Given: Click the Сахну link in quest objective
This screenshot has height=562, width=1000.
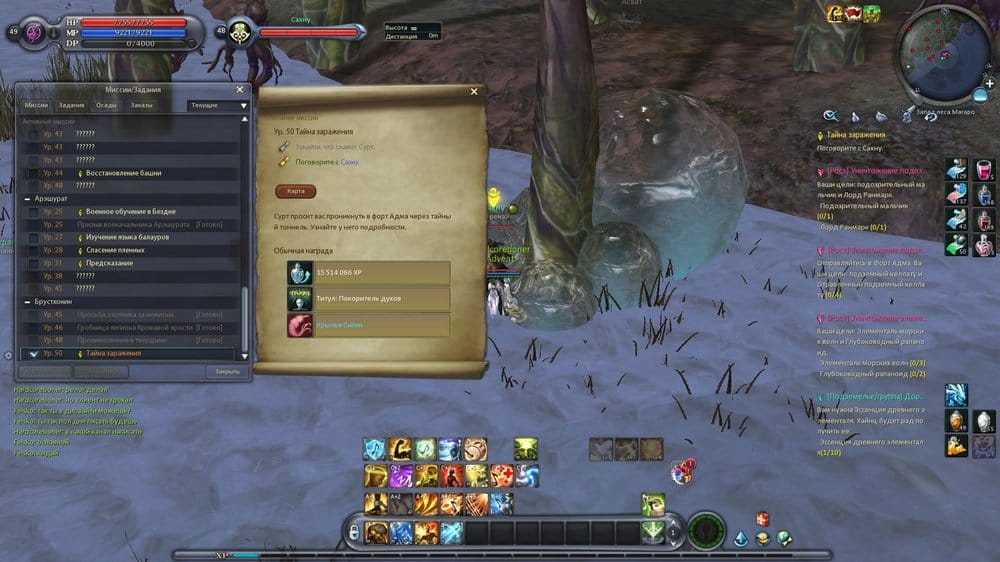Looking at the screenshot, I should pos(348,162).
